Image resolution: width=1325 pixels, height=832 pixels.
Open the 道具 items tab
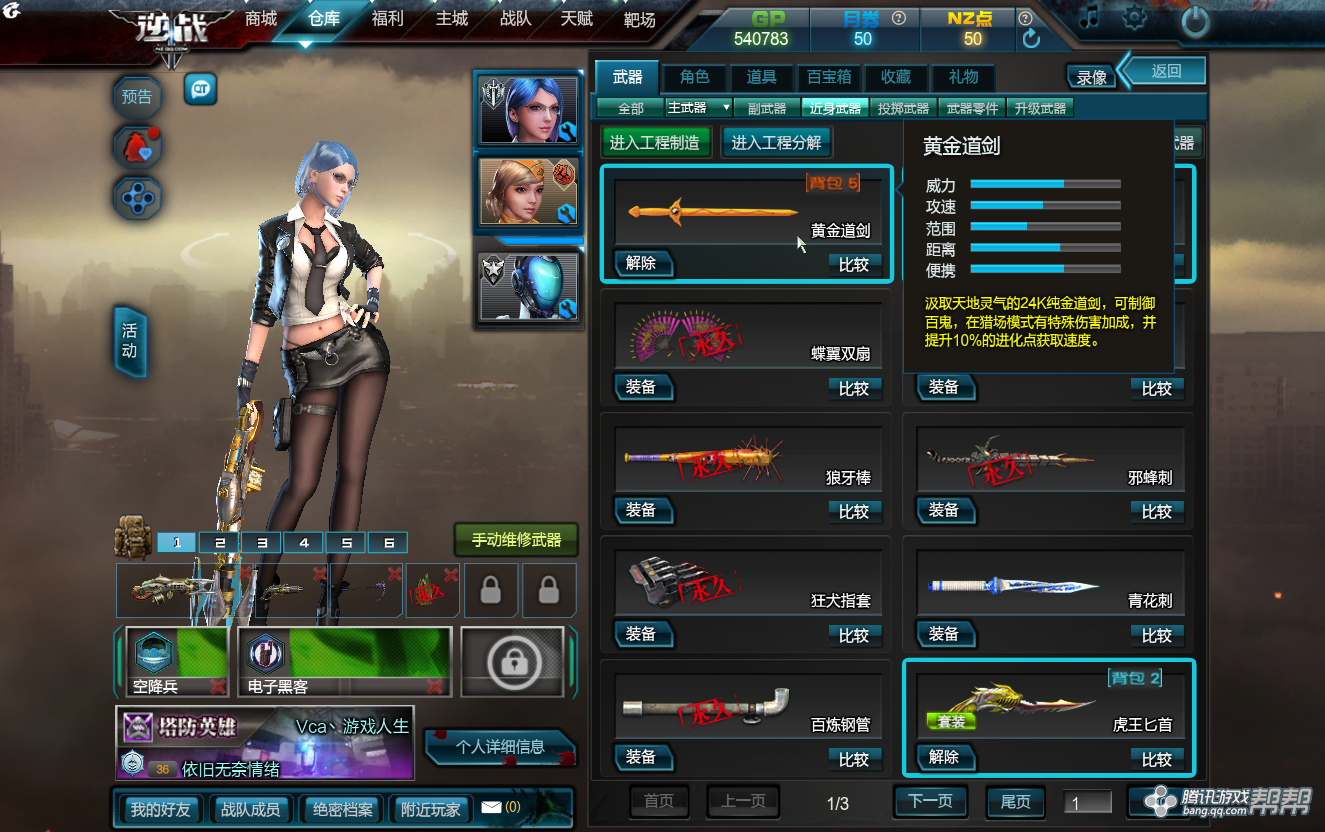pos(761,77)
